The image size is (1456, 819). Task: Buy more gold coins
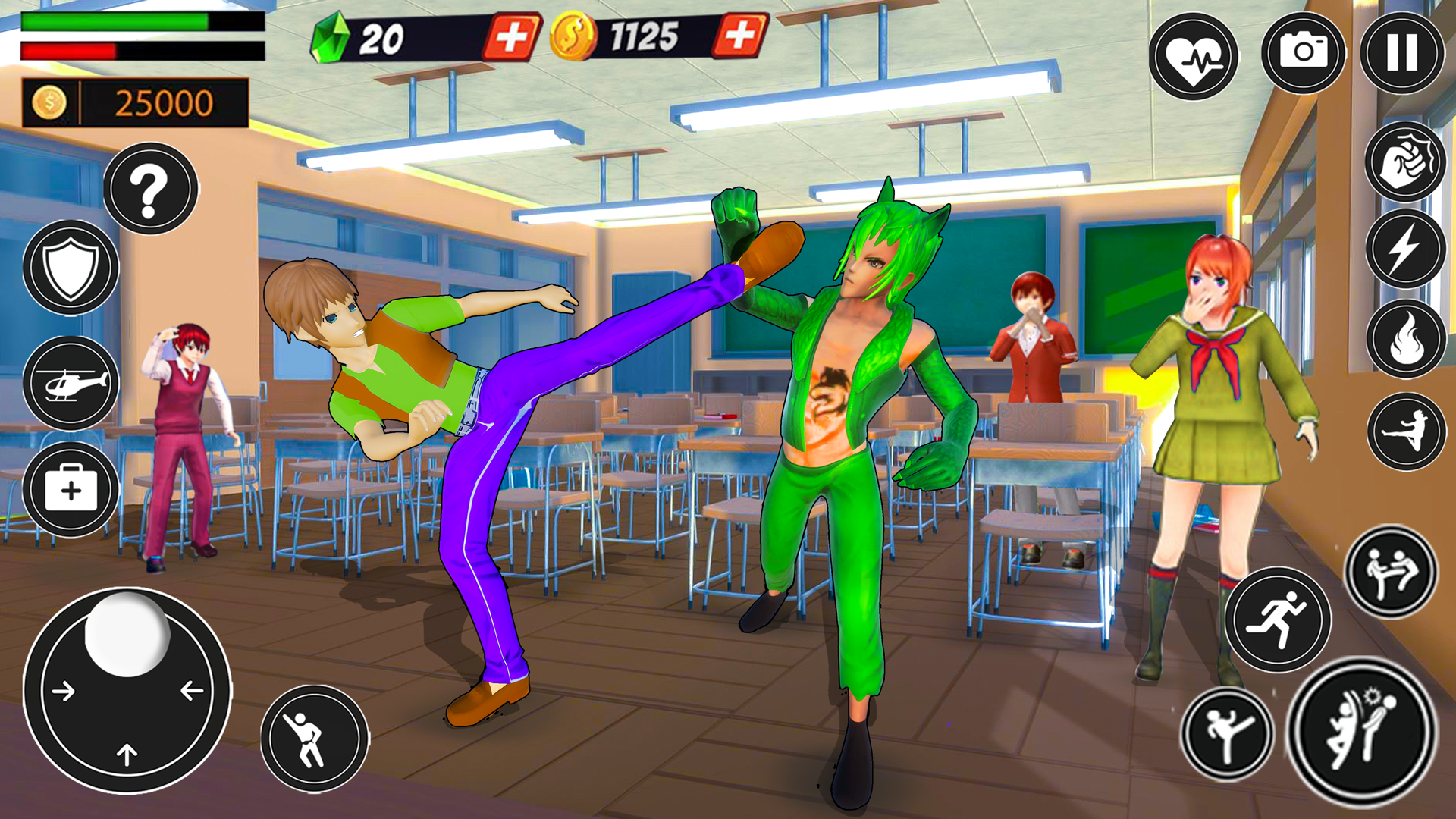(x=739, y=35)
